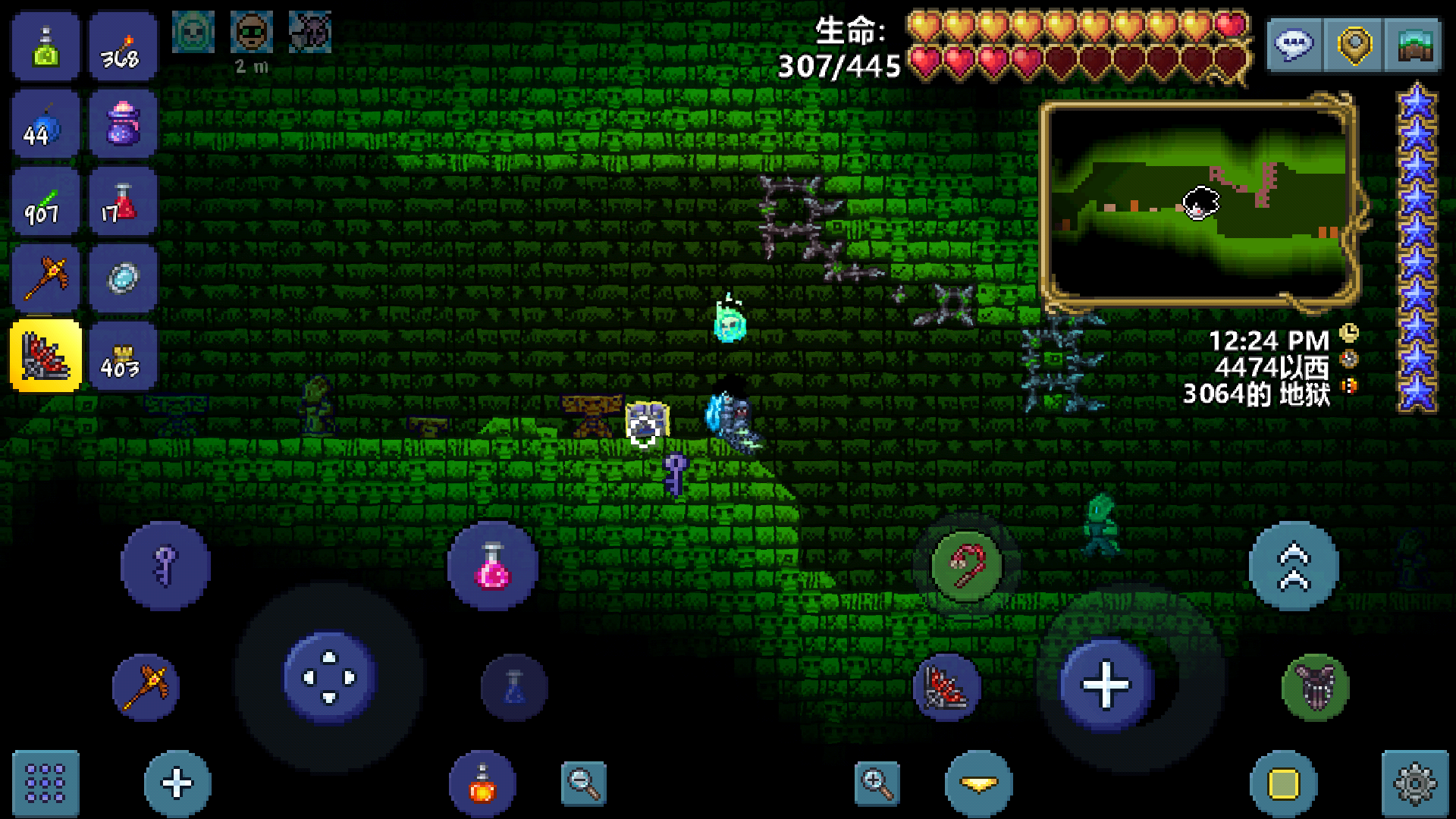Tap the gold map pin button
The image size is (1456, 819).
(x=1354, y=45)
